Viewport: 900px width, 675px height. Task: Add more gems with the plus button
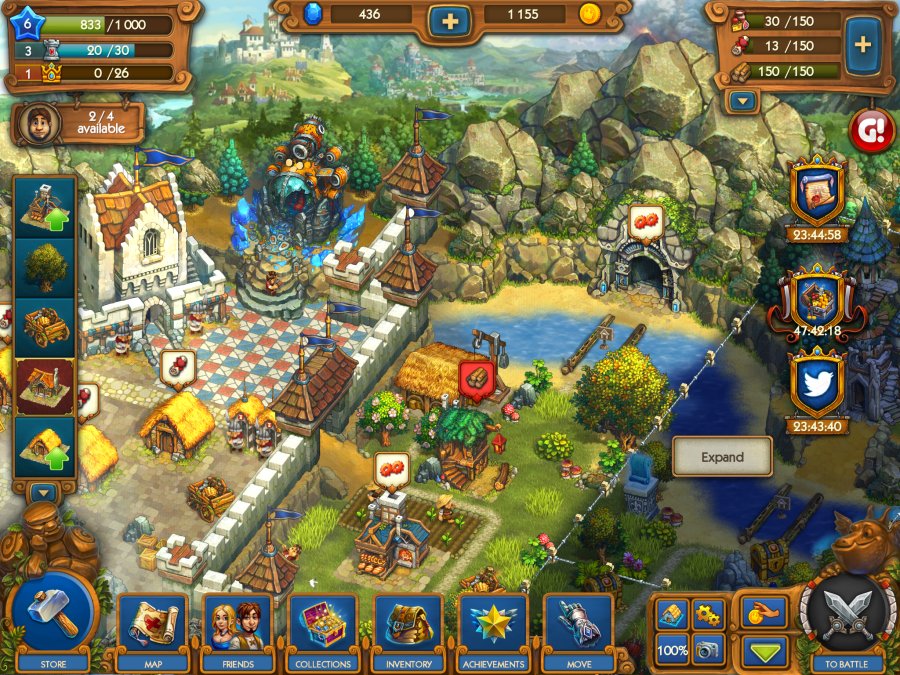[451, 19]
